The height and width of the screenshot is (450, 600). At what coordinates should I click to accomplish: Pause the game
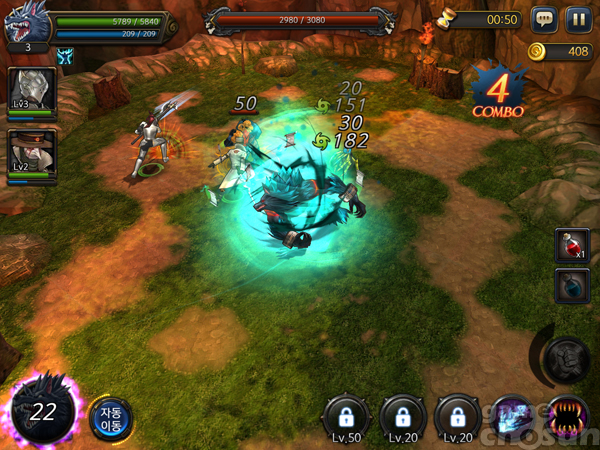[578, 19]
